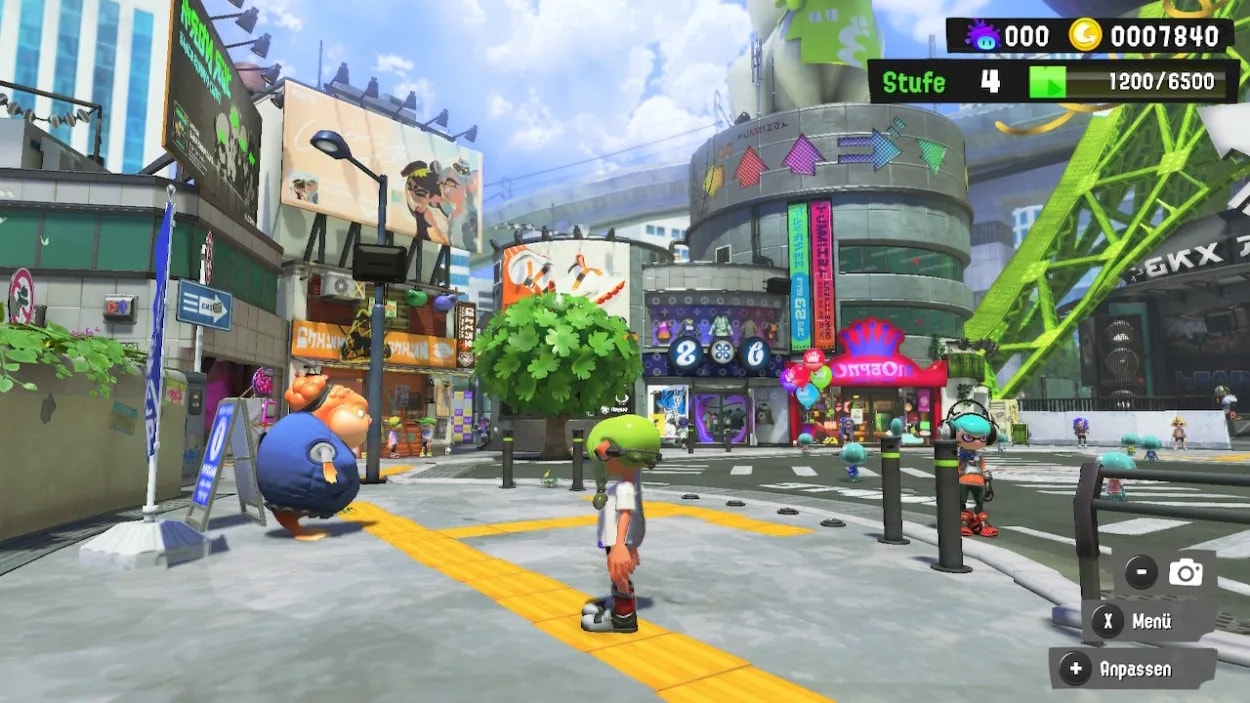Activate the camera photo mode icon
1250x703 pixels.
pos(1185,573)
